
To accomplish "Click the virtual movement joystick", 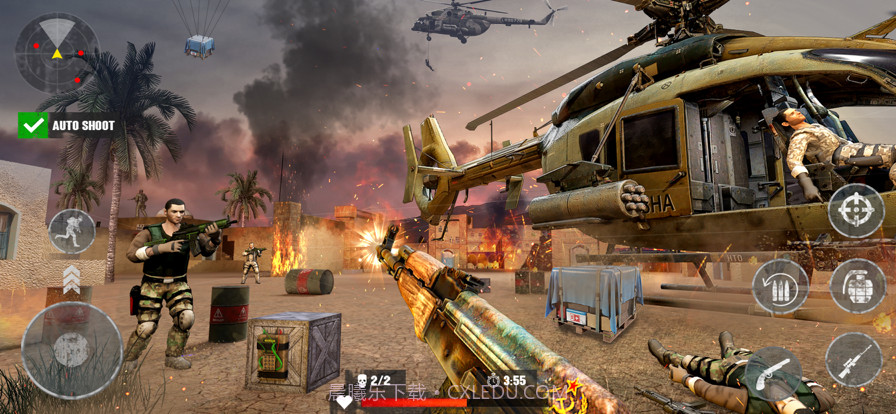I will point(72,350).
